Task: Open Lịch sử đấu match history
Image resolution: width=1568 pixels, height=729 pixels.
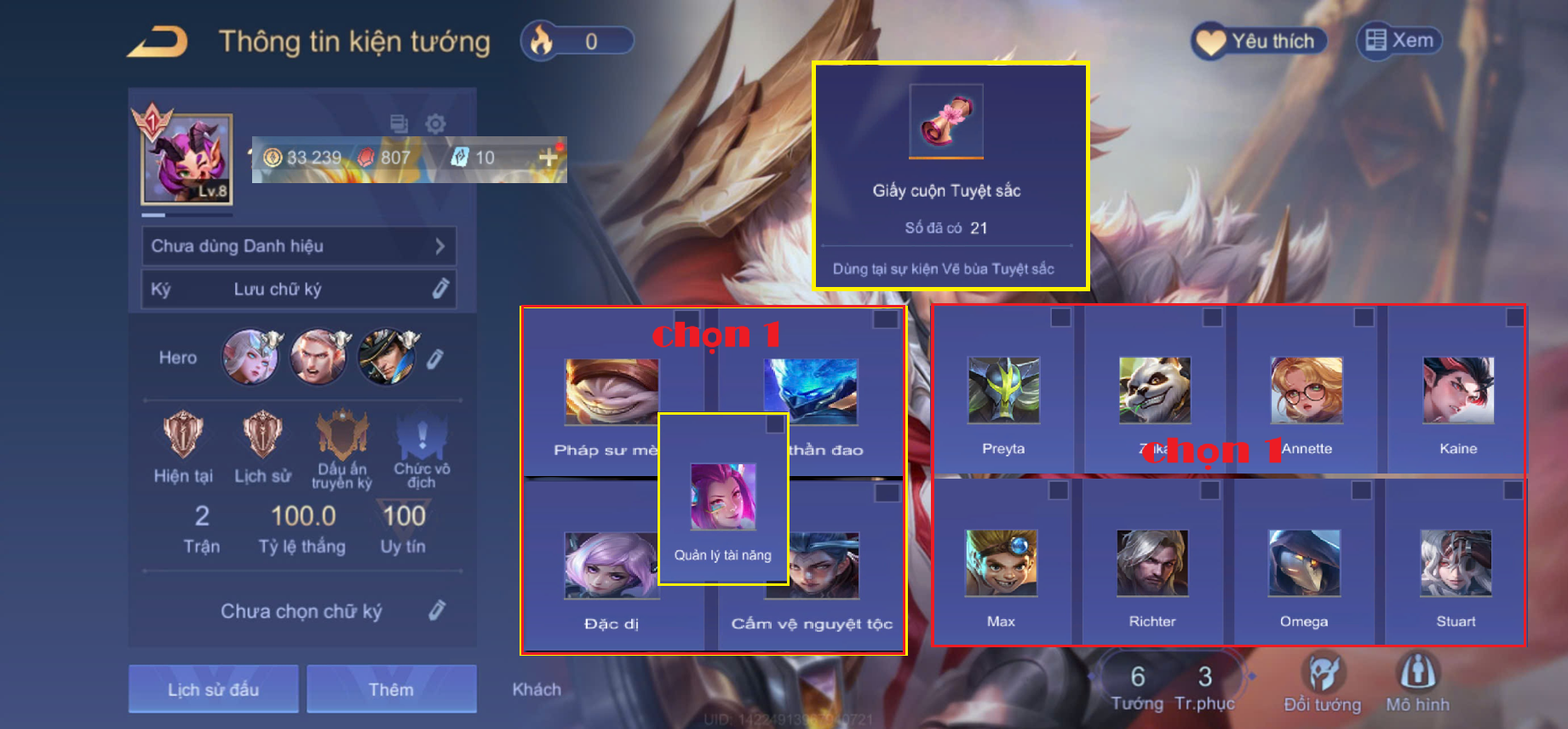Action: point(213,689)
